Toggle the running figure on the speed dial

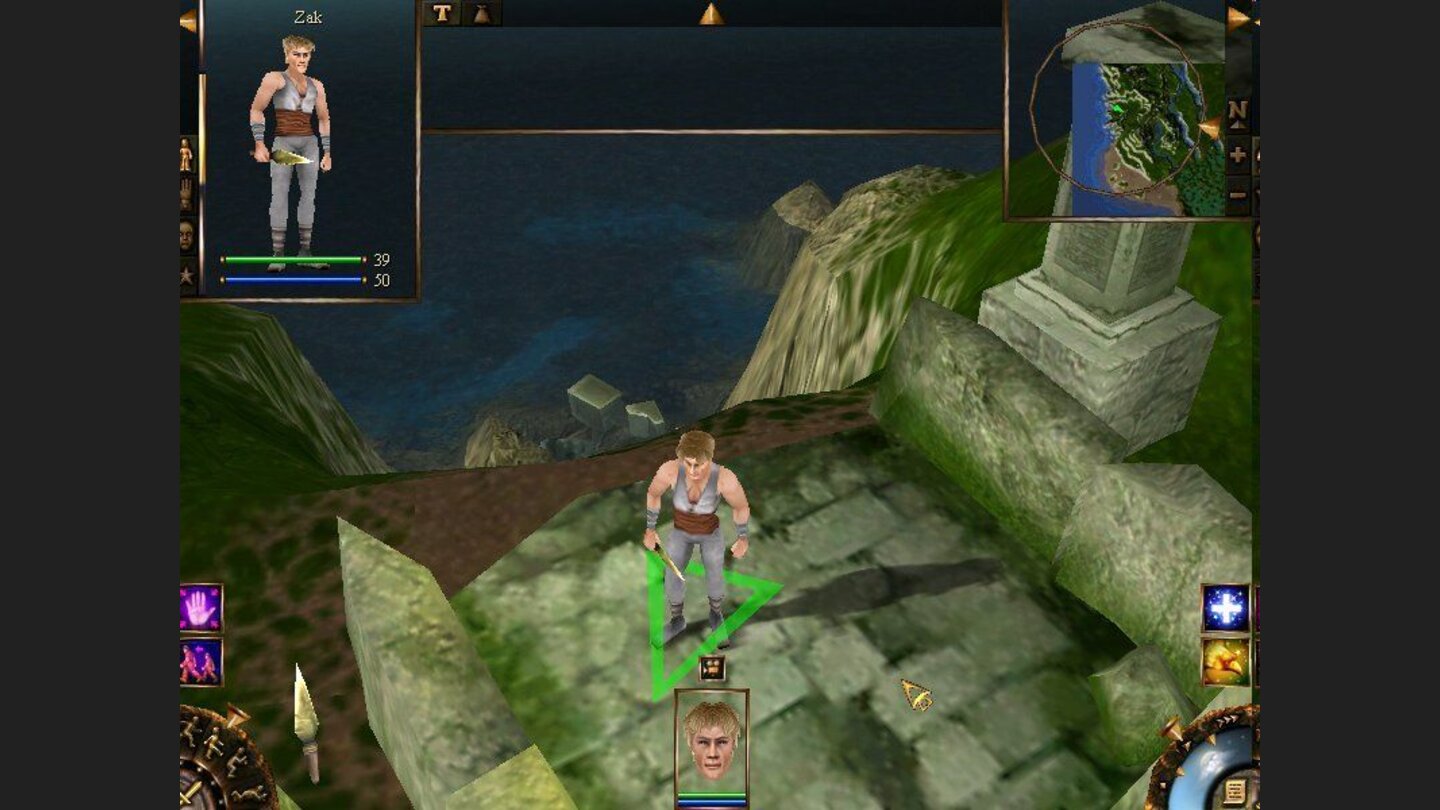coord(214,742)
